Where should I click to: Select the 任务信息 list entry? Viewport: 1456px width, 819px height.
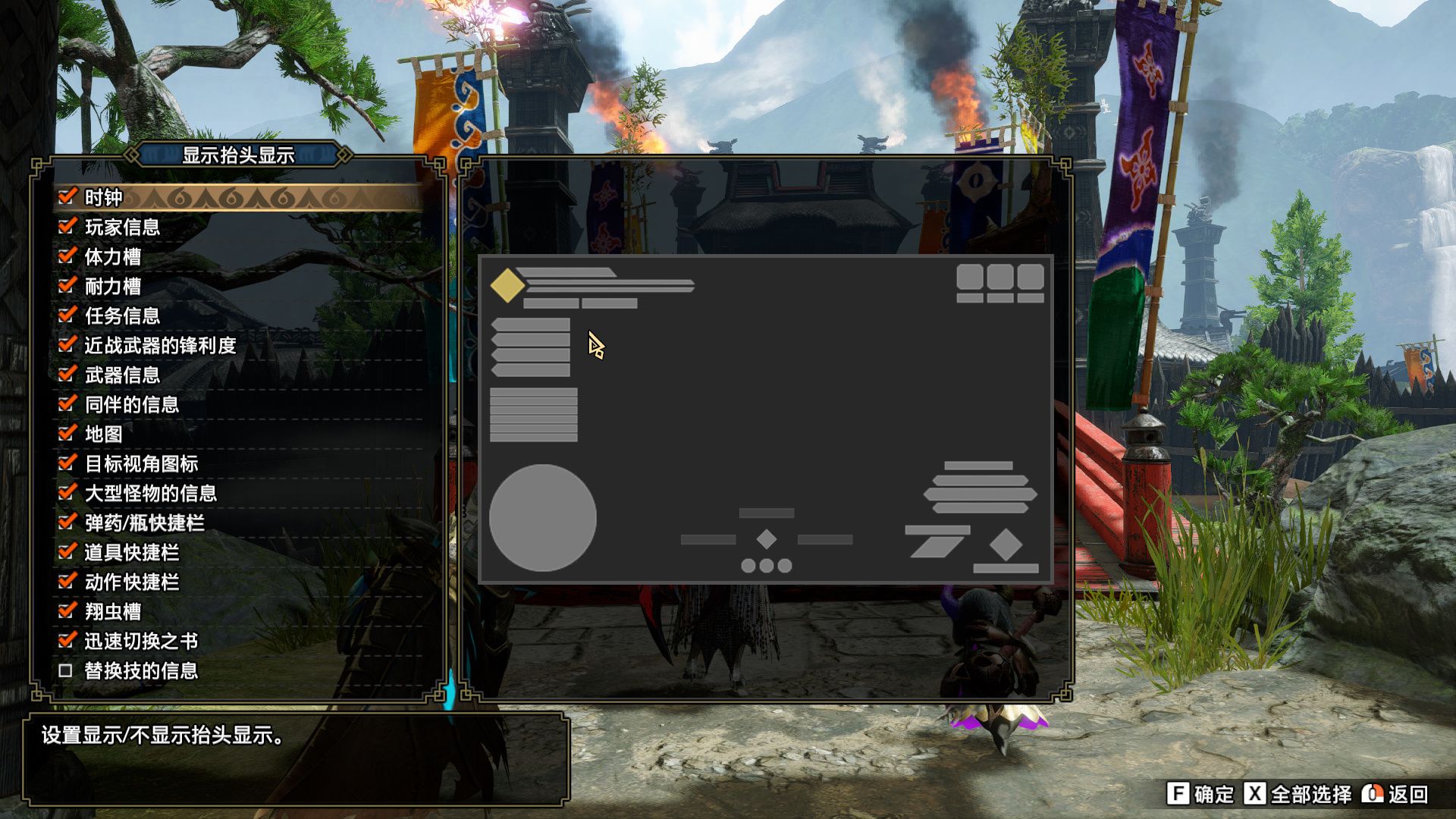(121, 316)
